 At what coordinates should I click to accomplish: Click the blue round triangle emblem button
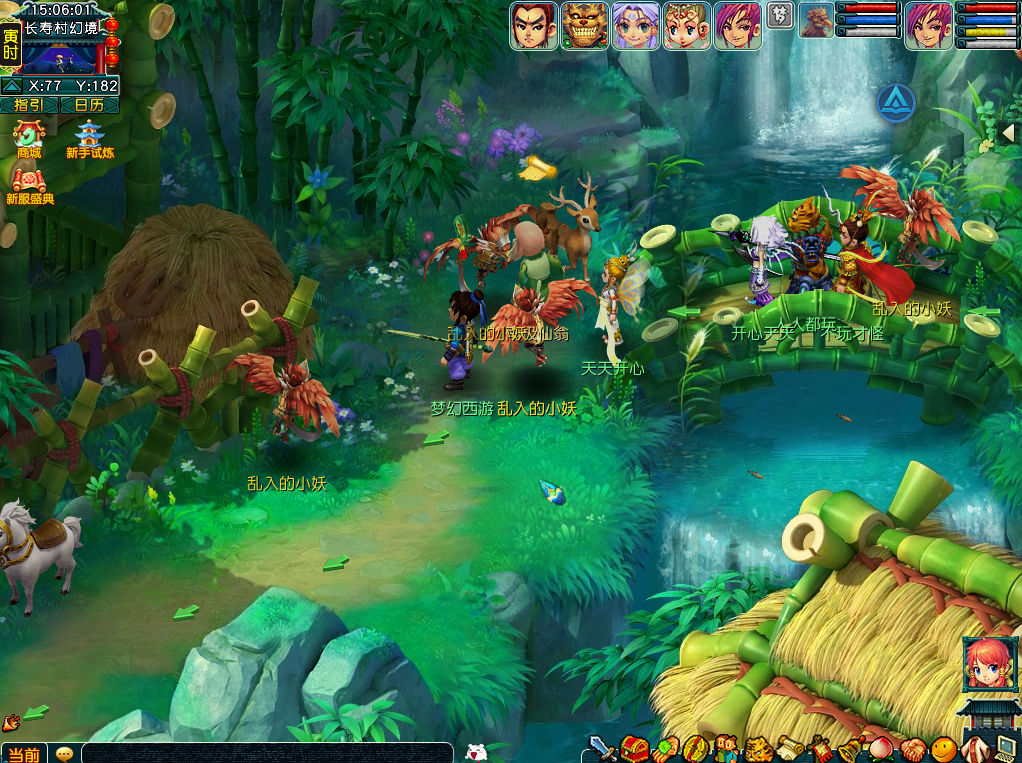click(x=896, y=103)
